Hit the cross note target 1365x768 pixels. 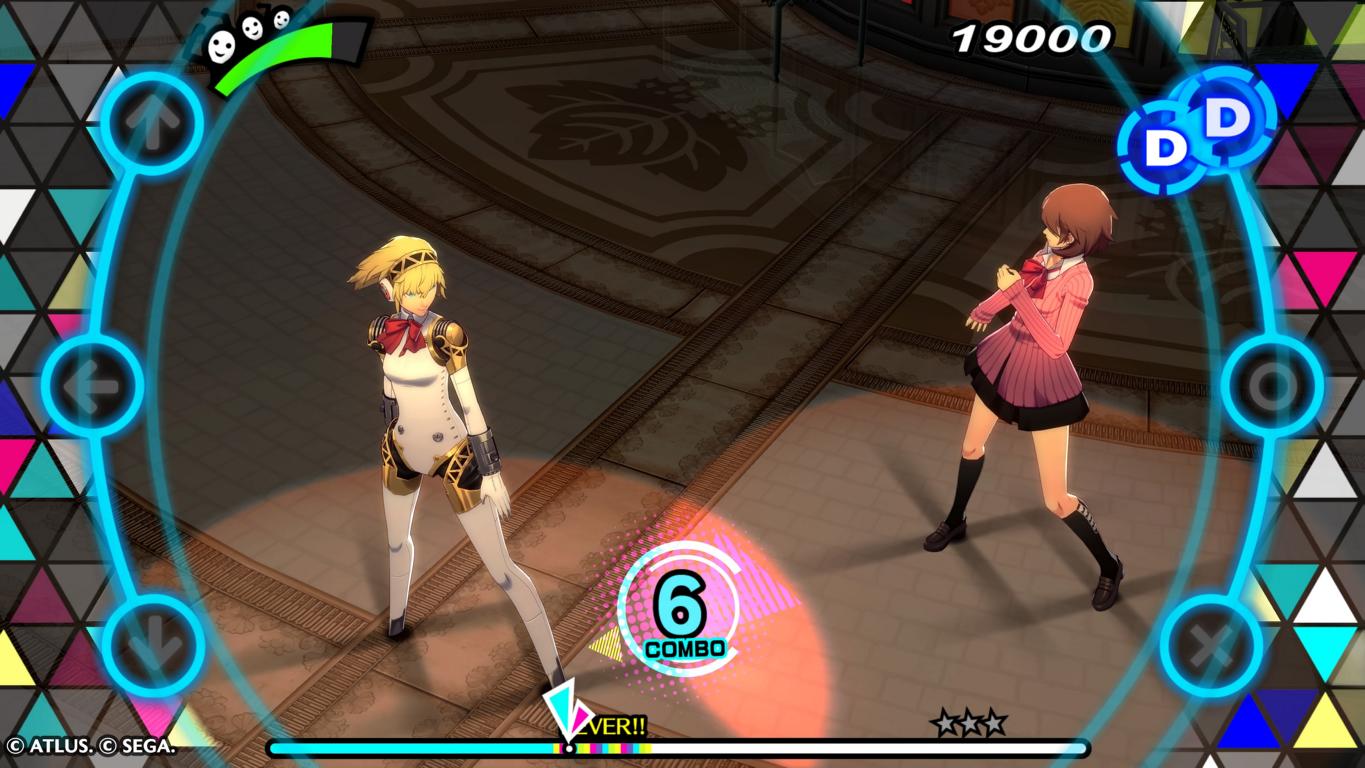1211,645
